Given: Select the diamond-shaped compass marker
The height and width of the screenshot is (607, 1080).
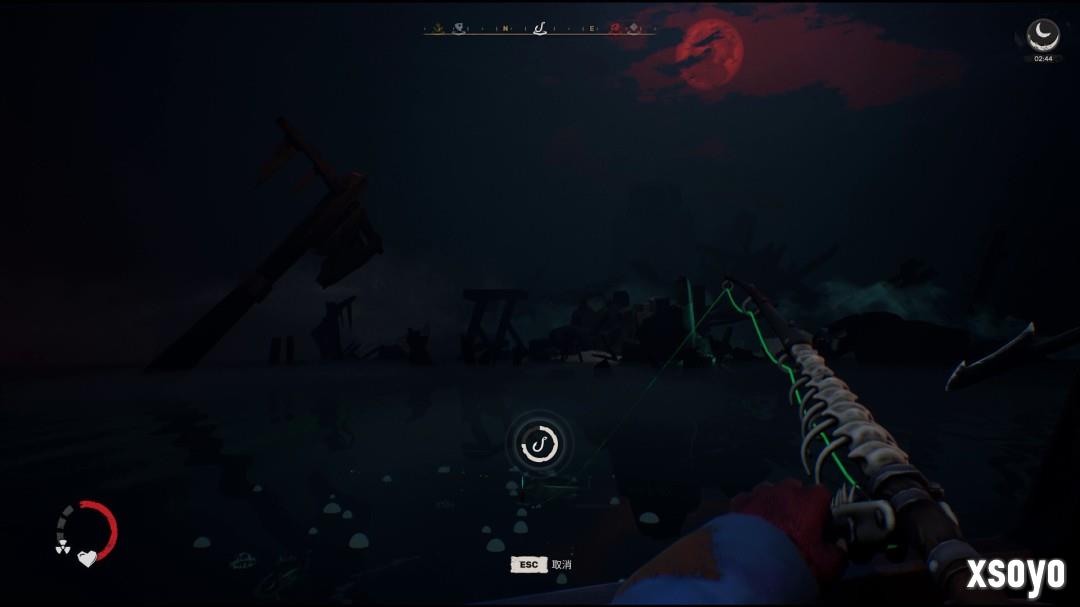Looking at the screenshot, I should point(633,29).
